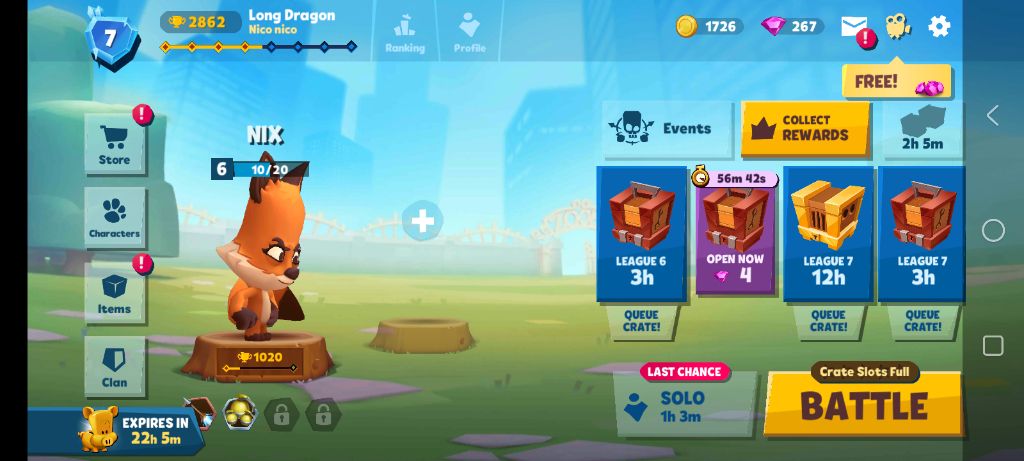
Task: Start a match with the BATTLE button
Action: pos(863,405)
